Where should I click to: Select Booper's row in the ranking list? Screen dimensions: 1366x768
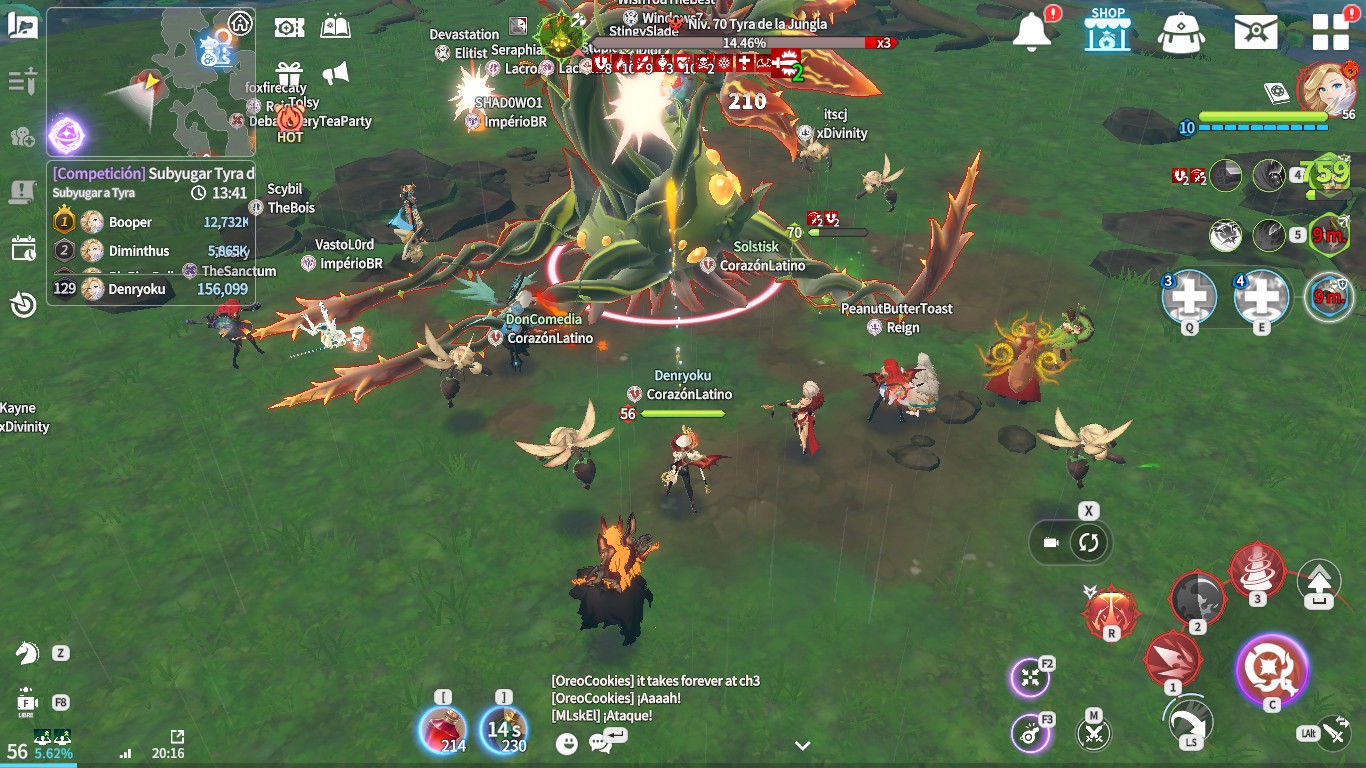150,222
